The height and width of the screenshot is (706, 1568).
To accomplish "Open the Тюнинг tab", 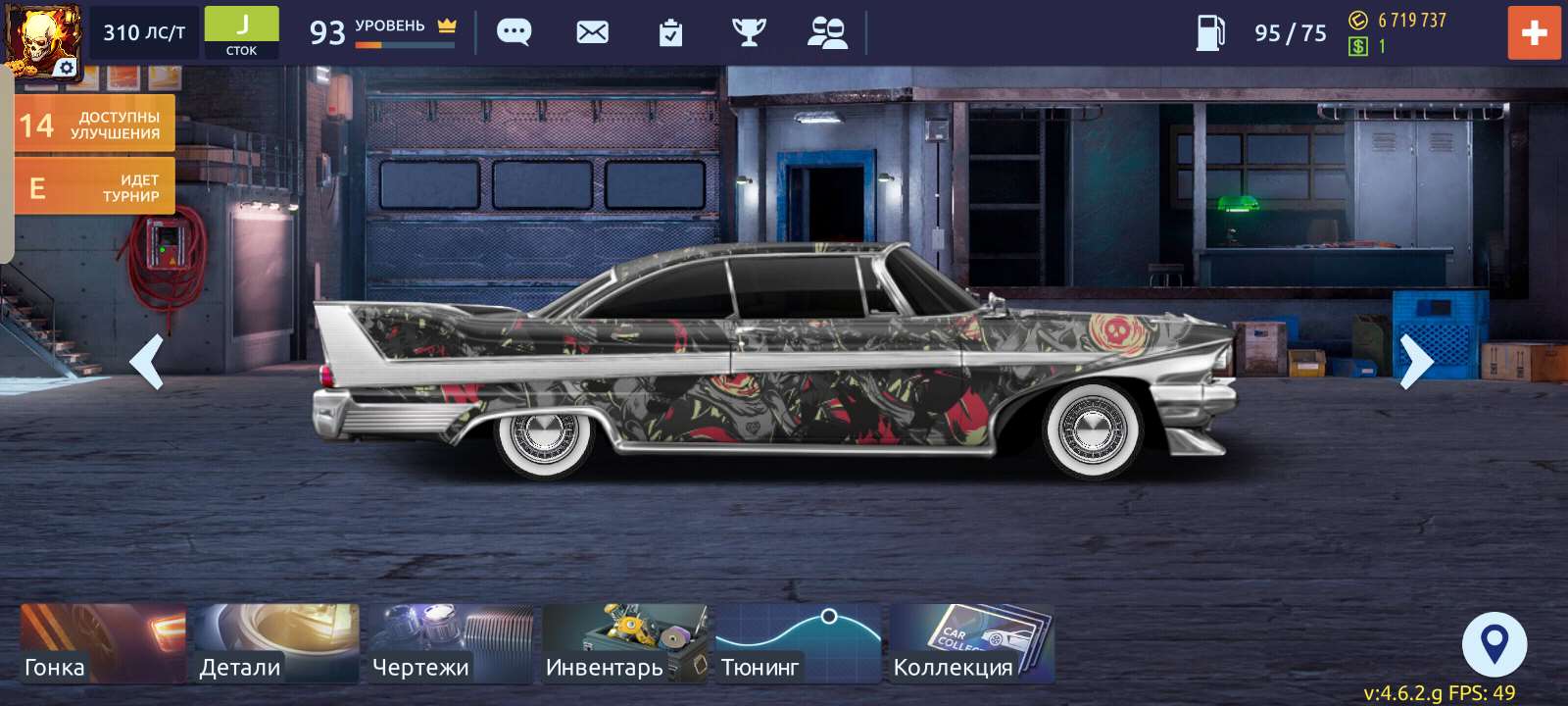I will [800, 642].
